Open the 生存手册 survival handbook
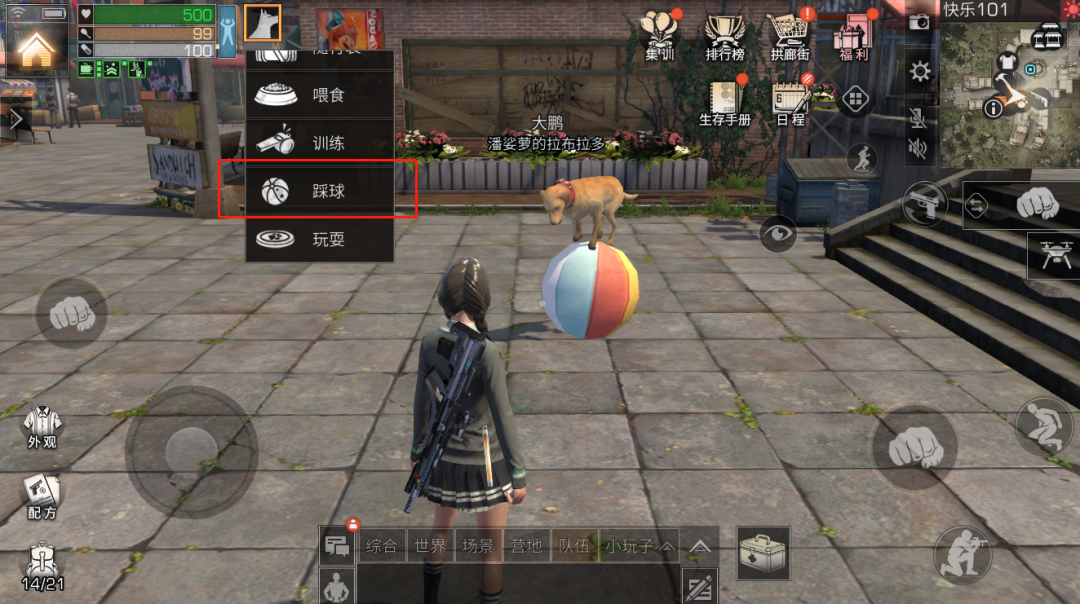Image resolution: width=1080 pixels, height=604 pixels. click(x=724, y=102)
